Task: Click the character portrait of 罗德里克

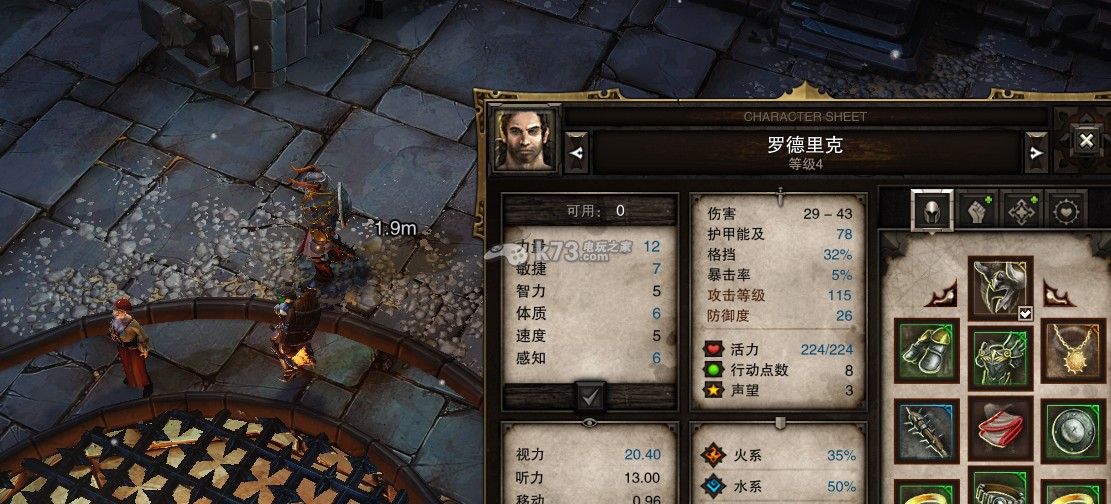Action: click(525, 139)
